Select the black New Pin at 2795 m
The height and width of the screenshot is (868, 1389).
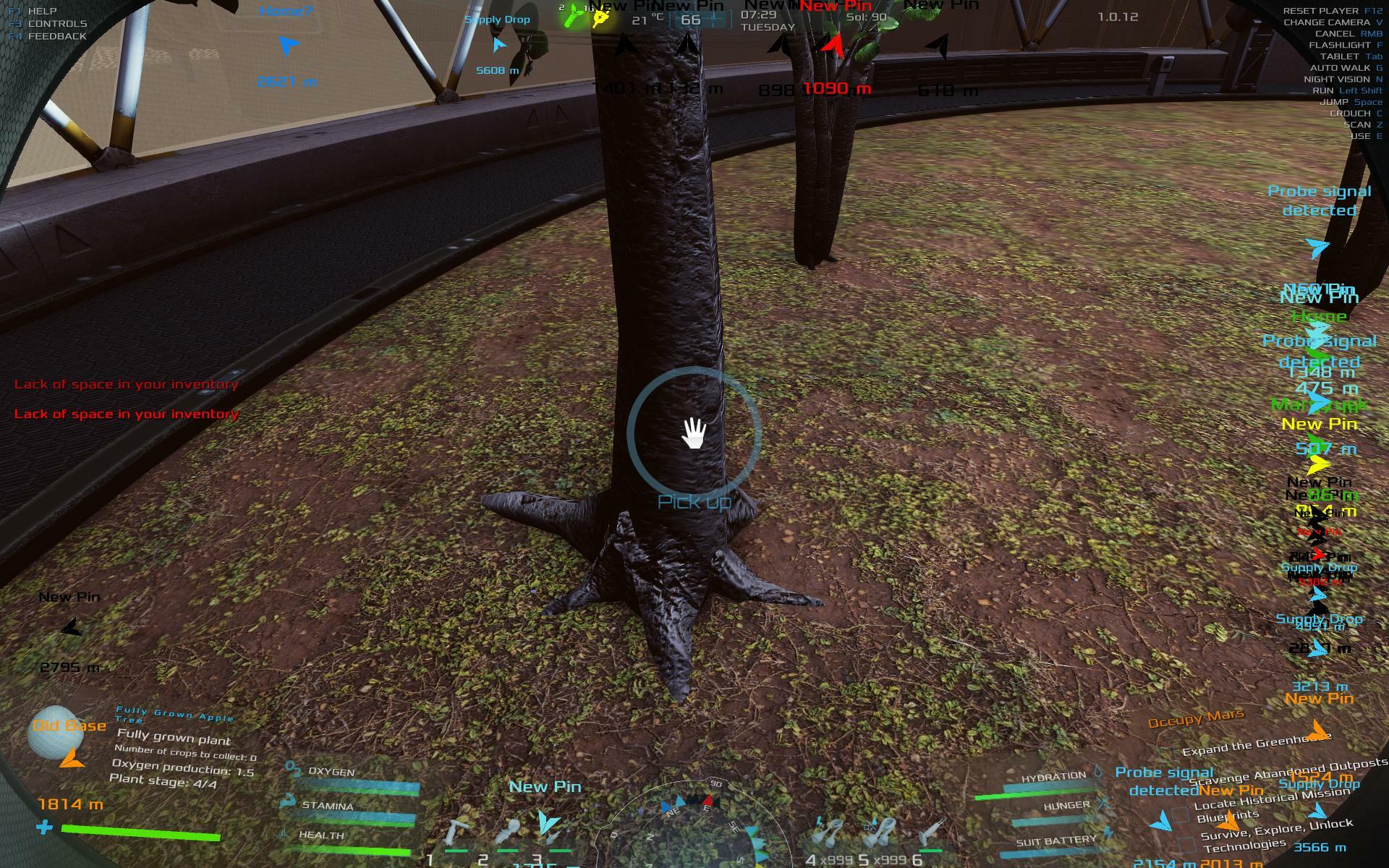click(71, 628)
